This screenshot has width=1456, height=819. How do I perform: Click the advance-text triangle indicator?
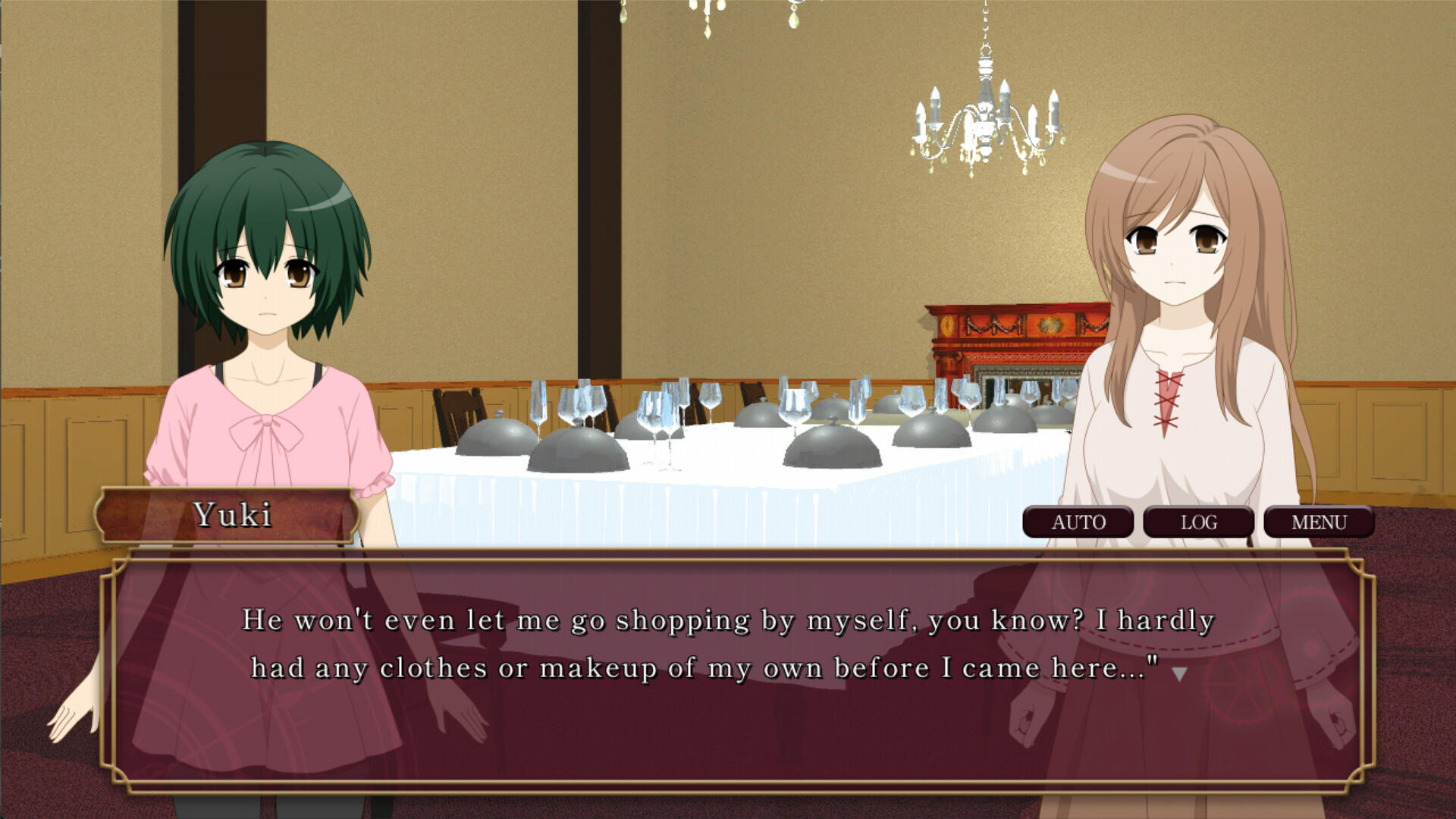tap(1179, 674)
